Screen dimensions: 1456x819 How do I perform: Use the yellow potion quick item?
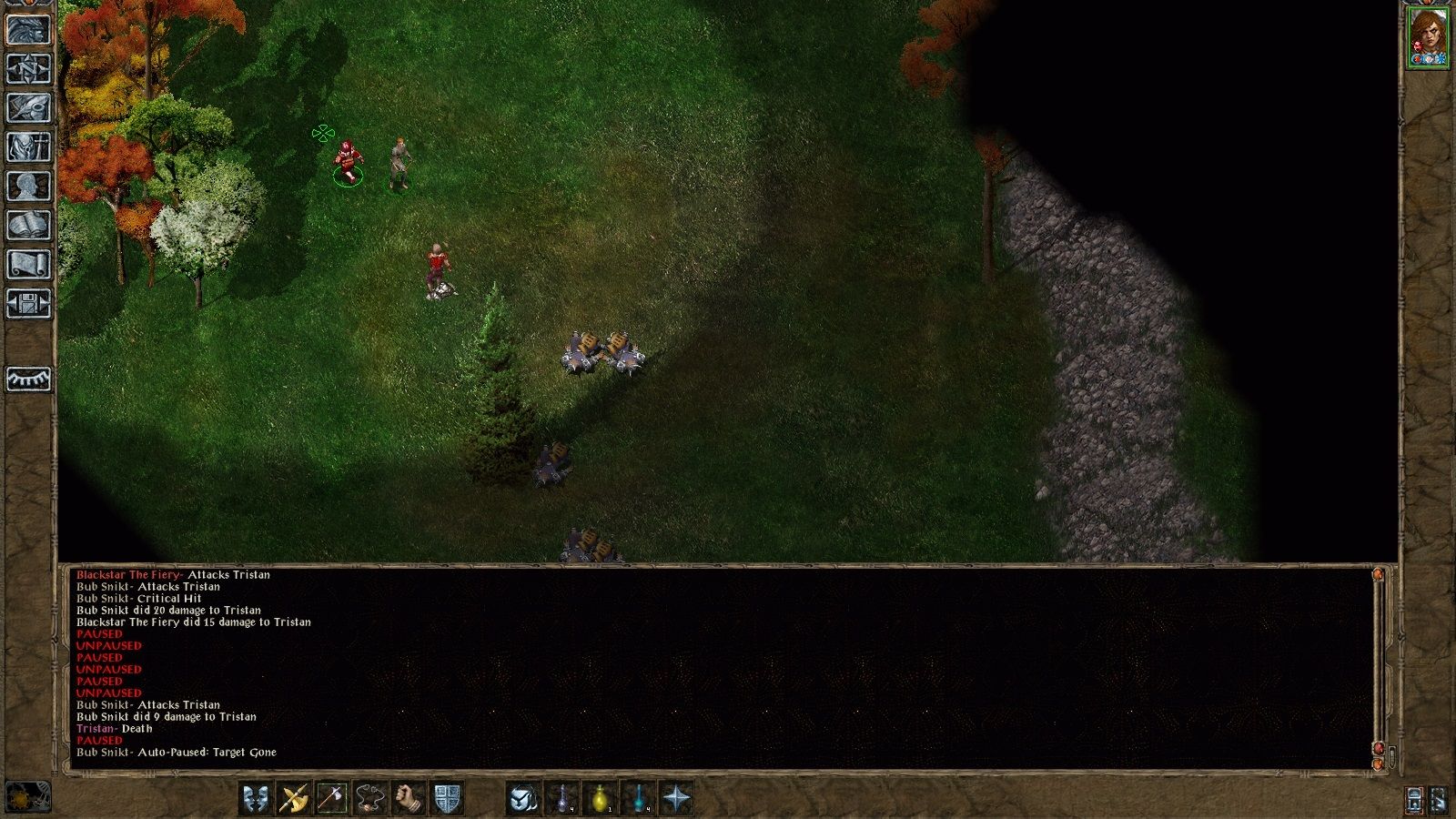600,799
